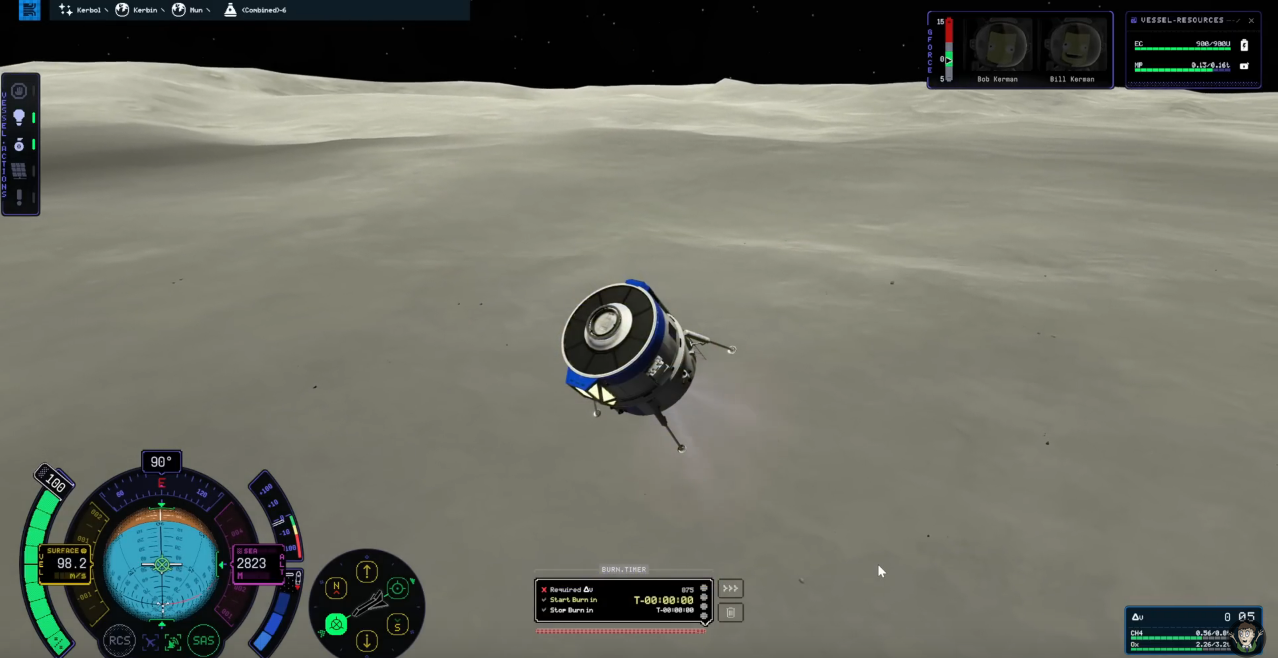1278x658 pixels.
Task: Toggle the RCS button
Action: [x=119, y=641]
